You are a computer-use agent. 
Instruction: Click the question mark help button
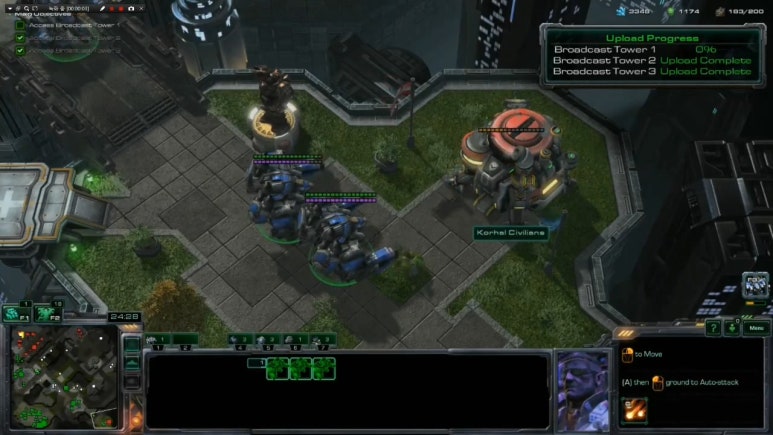pos(713,328)
